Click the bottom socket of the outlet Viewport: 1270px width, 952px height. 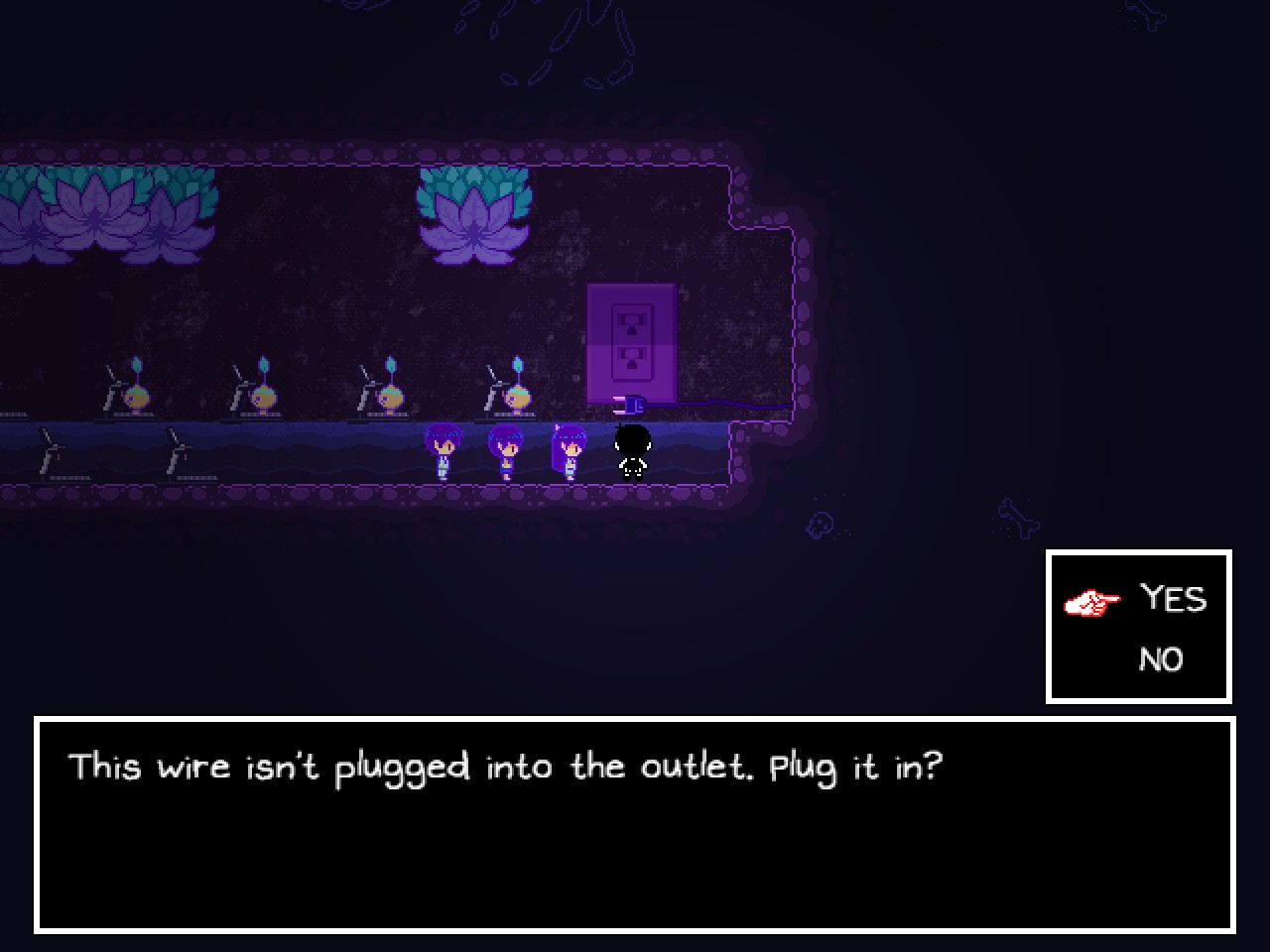pos(634,359)
